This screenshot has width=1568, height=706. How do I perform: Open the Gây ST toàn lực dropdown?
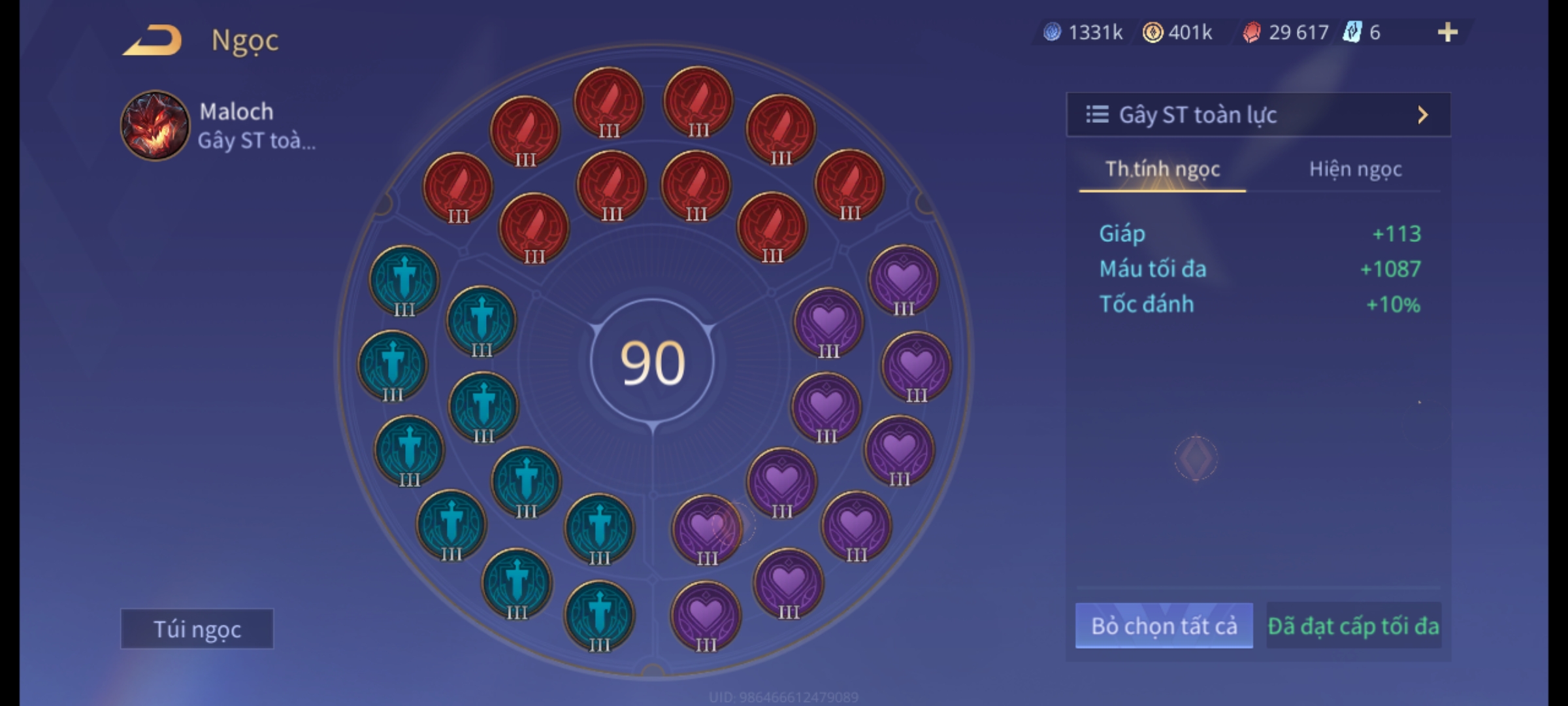[x=1258, y=115]
